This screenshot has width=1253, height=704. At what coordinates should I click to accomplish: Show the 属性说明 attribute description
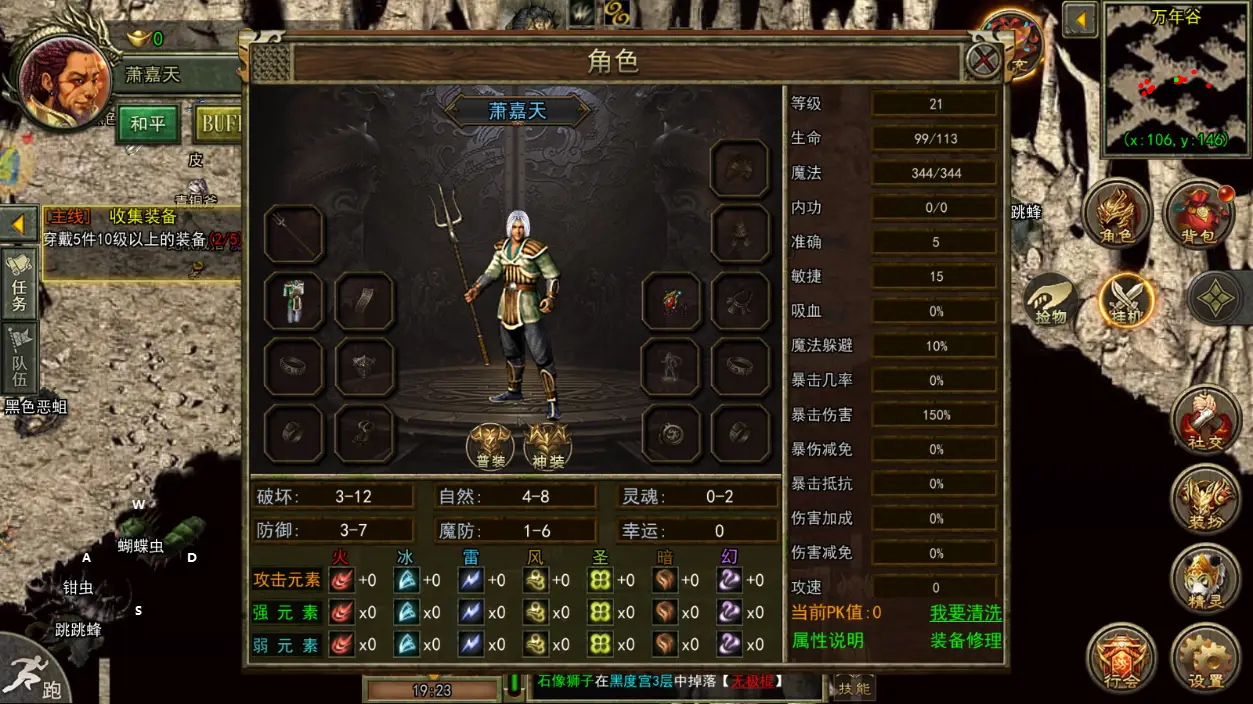827,640
